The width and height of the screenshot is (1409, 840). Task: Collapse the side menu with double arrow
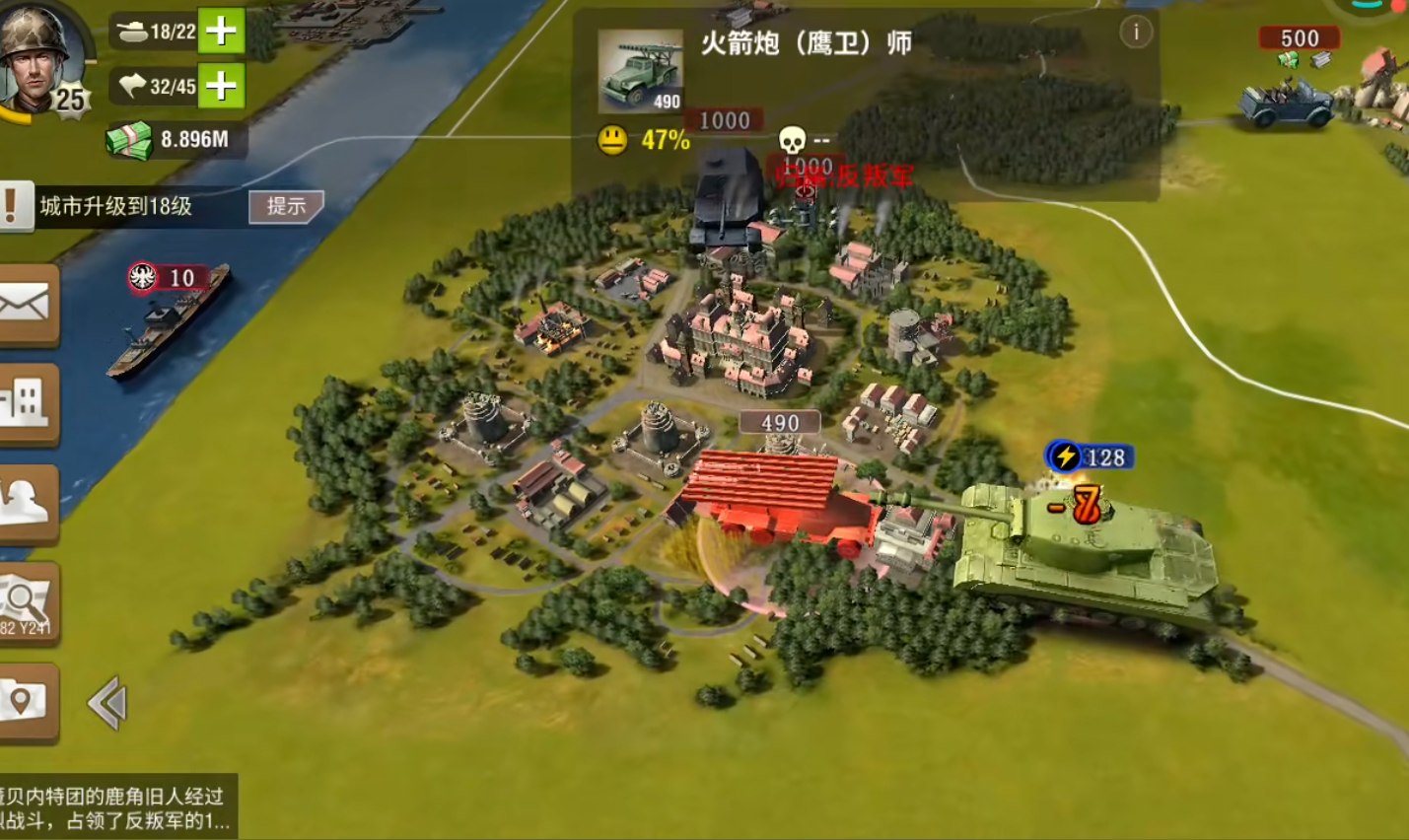[x=107, y=703]
